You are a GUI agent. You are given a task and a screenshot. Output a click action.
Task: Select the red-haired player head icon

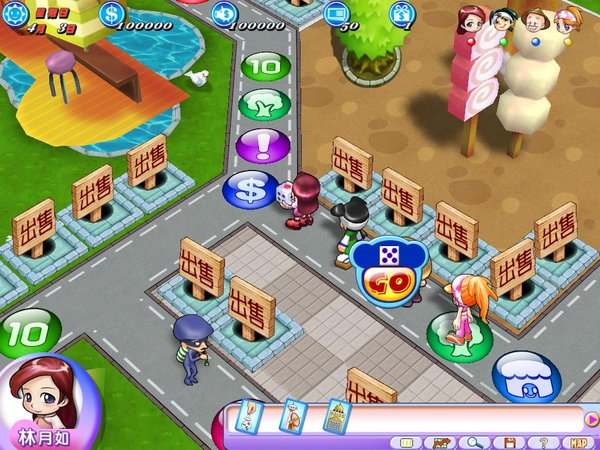tap(472, 18)
